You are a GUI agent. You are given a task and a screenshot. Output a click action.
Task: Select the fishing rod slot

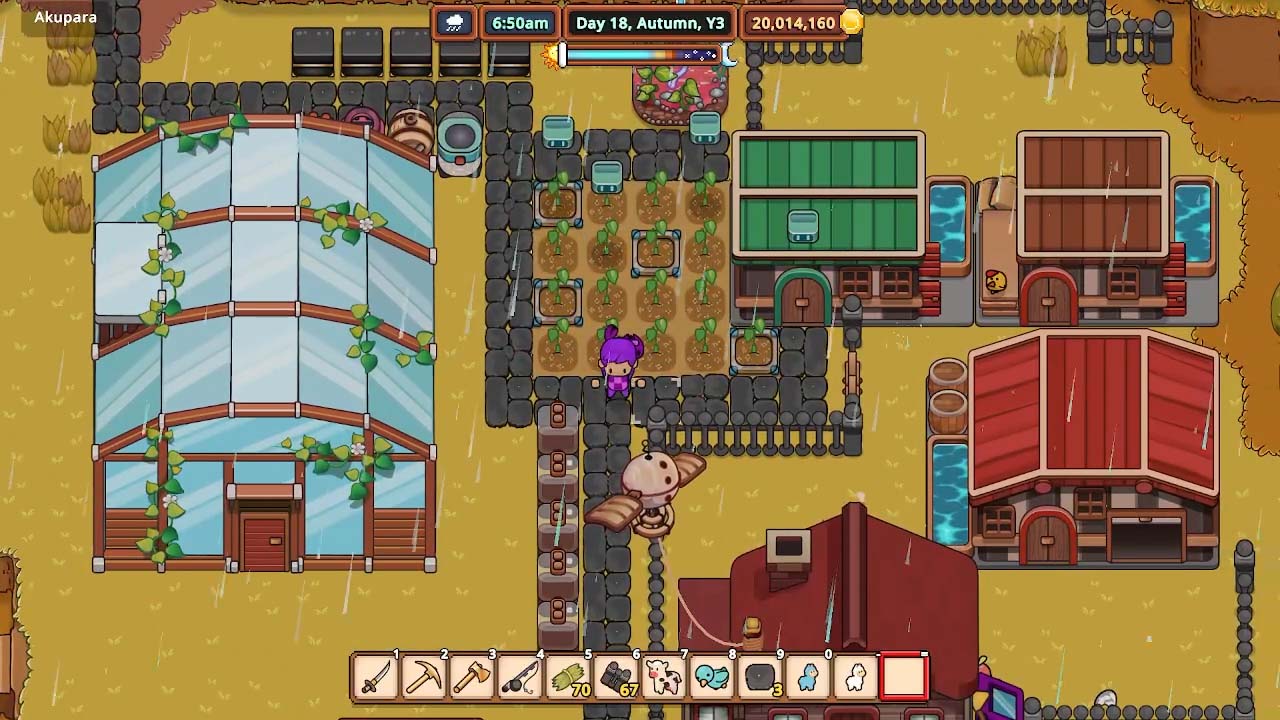[520, 677]
